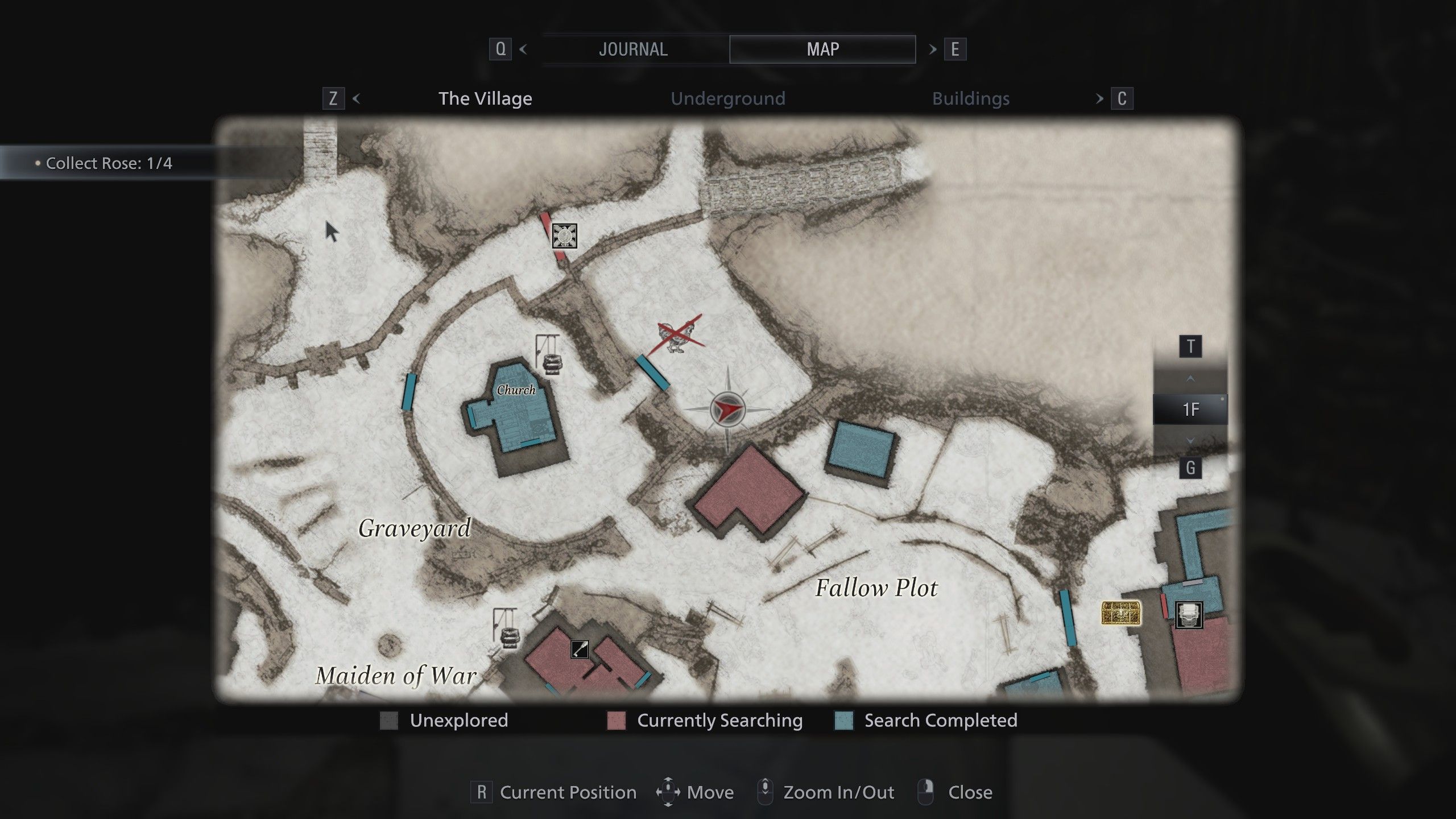Screen dimensions: 1456x819
Task: Click the crest gate icon near the red door
Action: click(564, 235)
